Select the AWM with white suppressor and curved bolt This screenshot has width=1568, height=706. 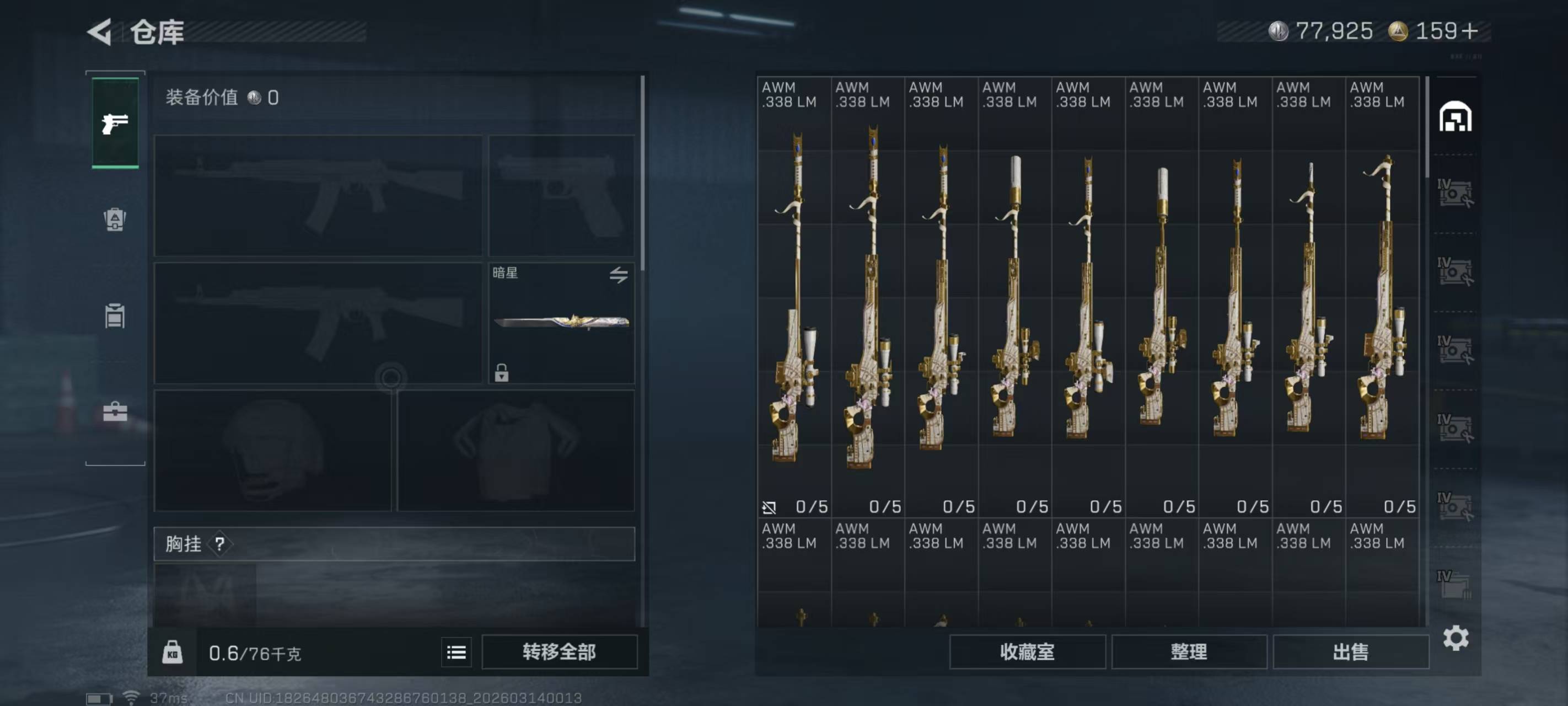tap(1014, 298)
